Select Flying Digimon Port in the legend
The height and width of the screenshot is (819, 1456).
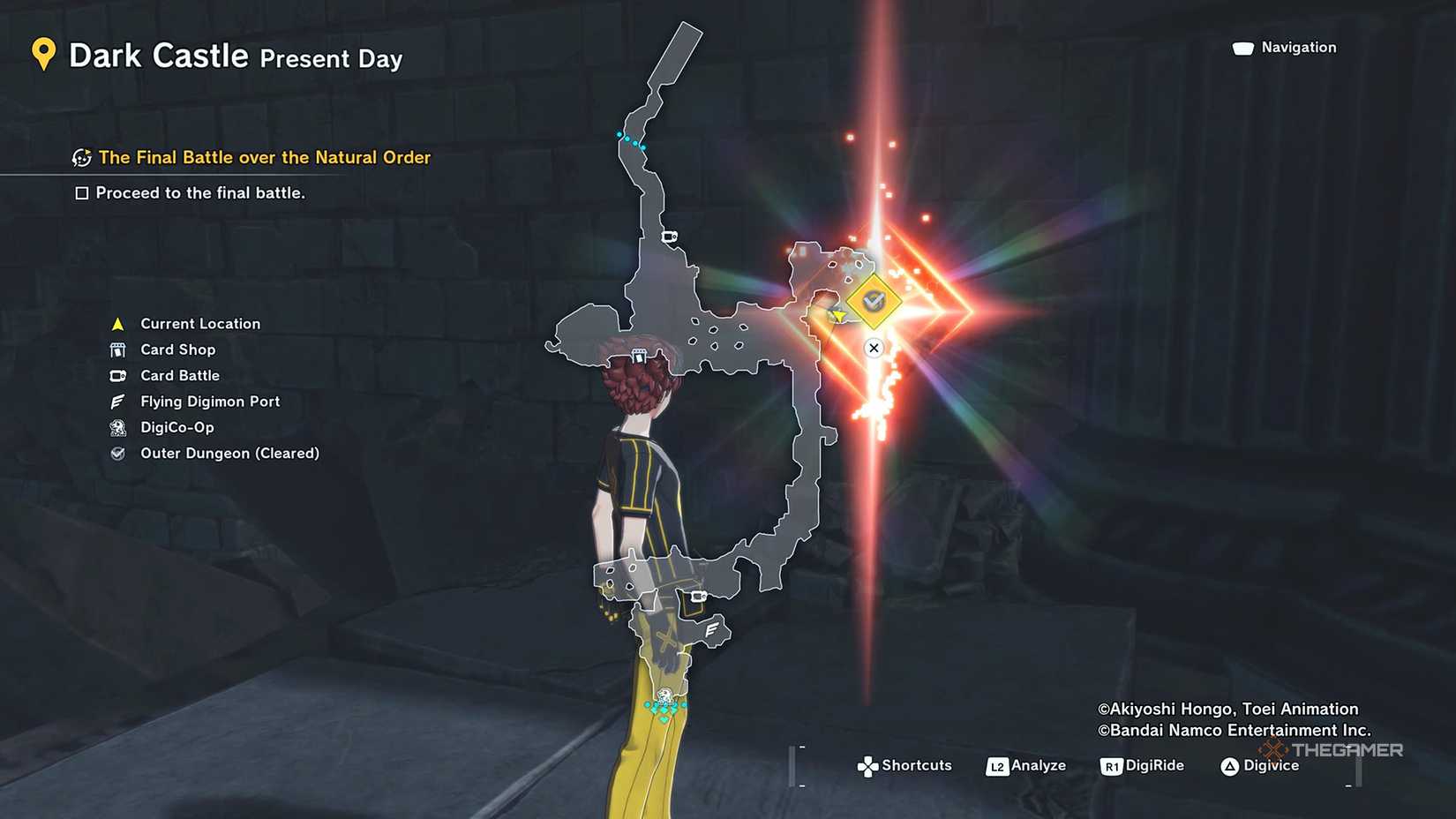click(x=209, y=402)
